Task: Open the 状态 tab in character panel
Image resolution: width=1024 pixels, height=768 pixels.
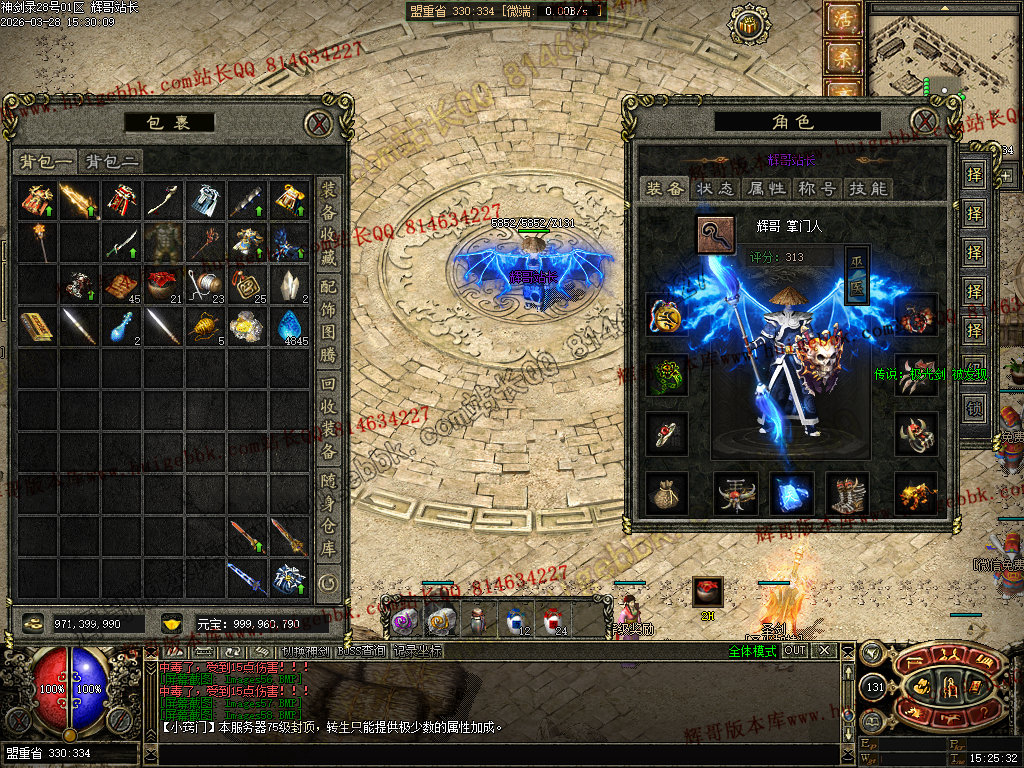Action: click(x=714, y=188)
